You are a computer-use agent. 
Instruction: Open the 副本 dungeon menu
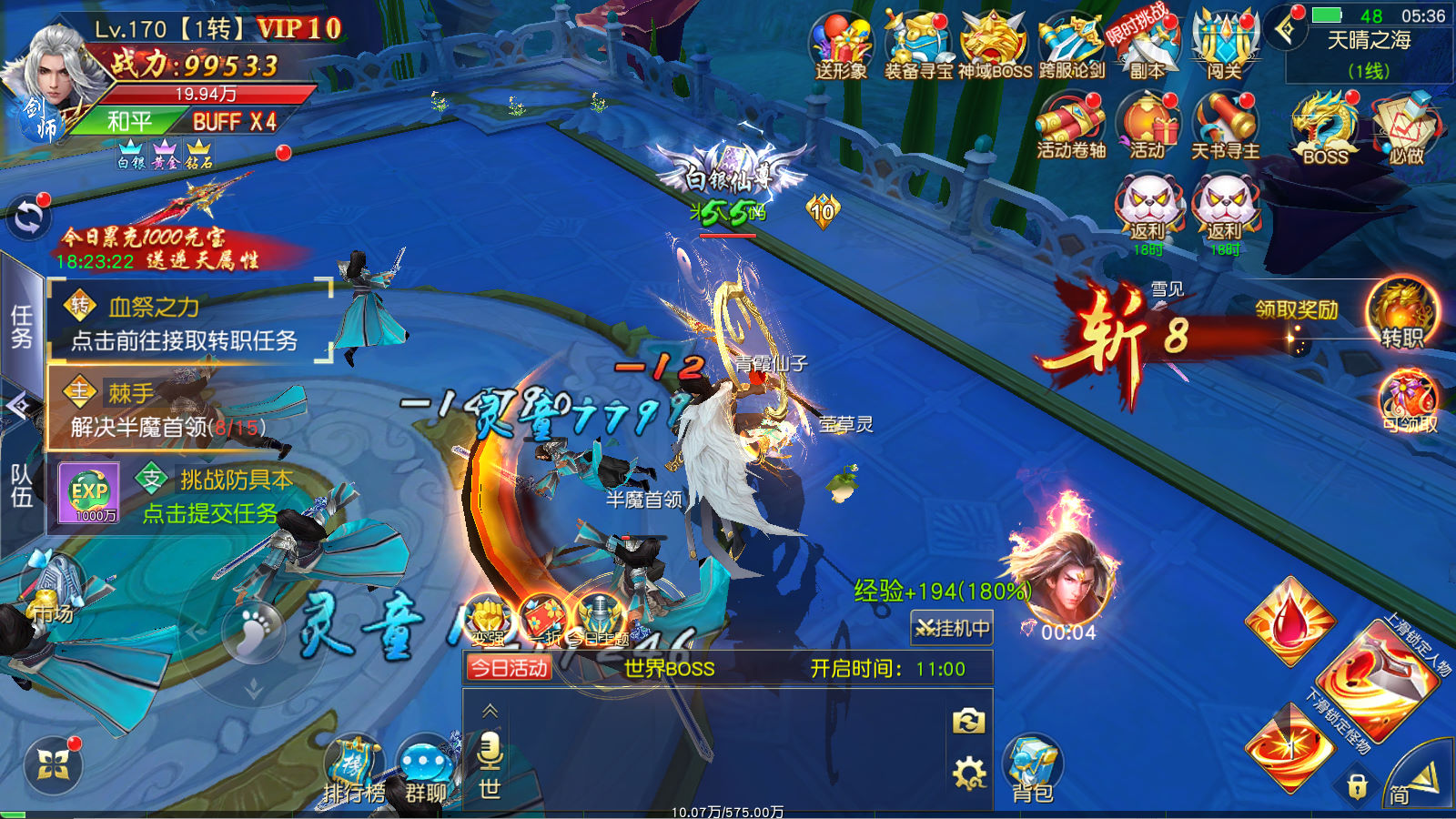1148,45
